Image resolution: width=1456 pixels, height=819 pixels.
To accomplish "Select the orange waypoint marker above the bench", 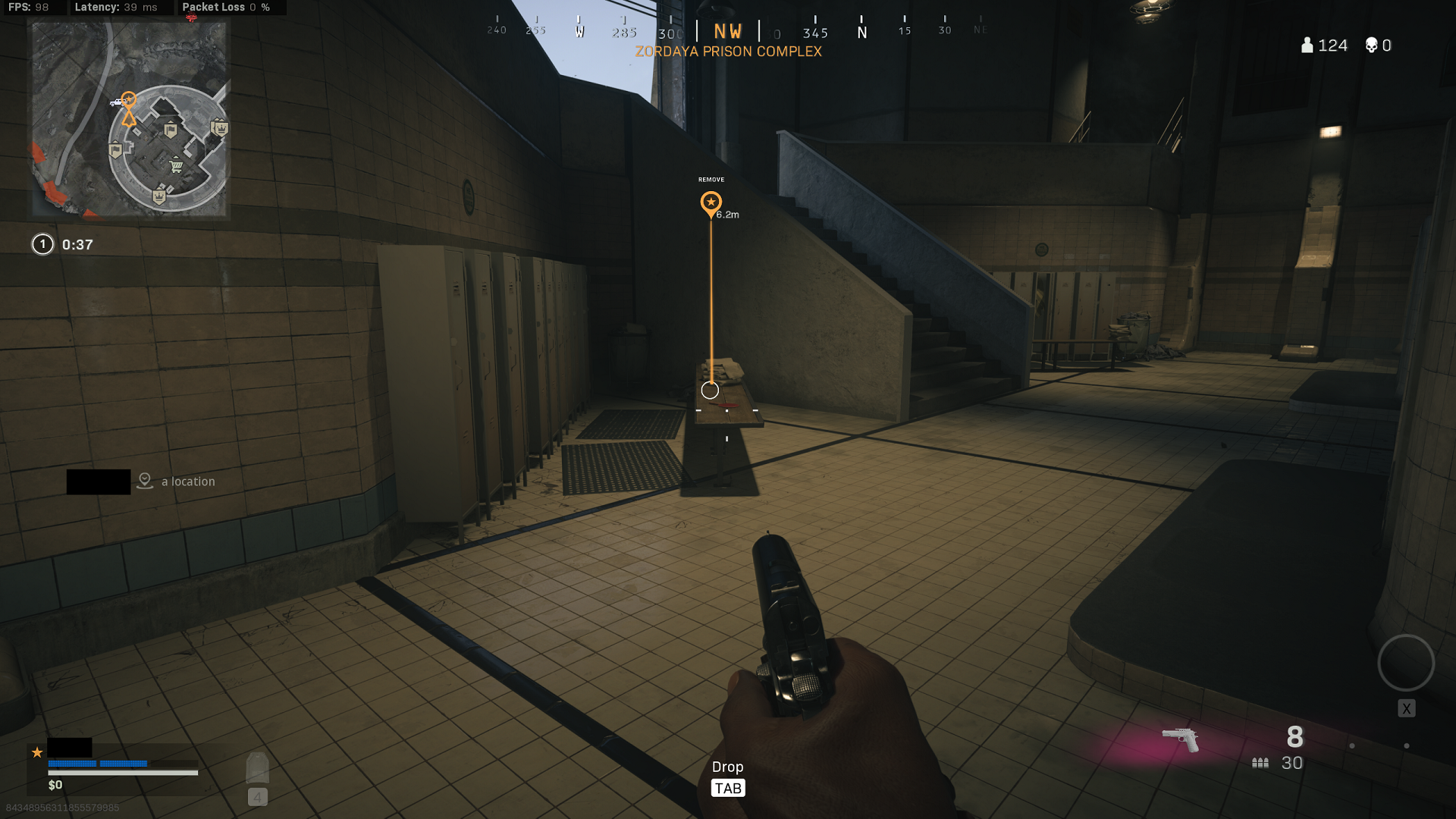I will coord(711,202).
